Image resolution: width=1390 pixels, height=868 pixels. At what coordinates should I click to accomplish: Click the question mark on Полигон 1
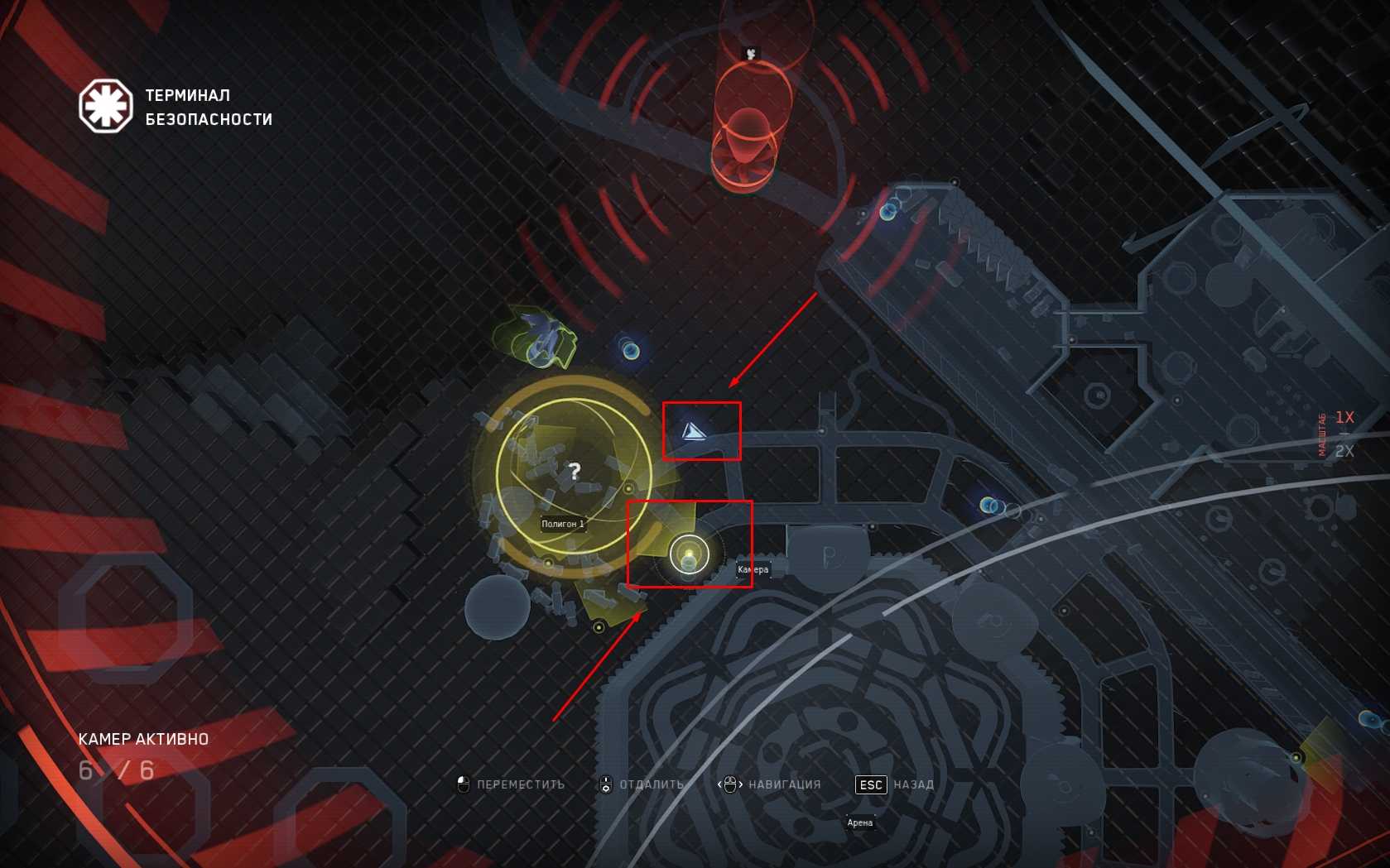tap(575, 472)
